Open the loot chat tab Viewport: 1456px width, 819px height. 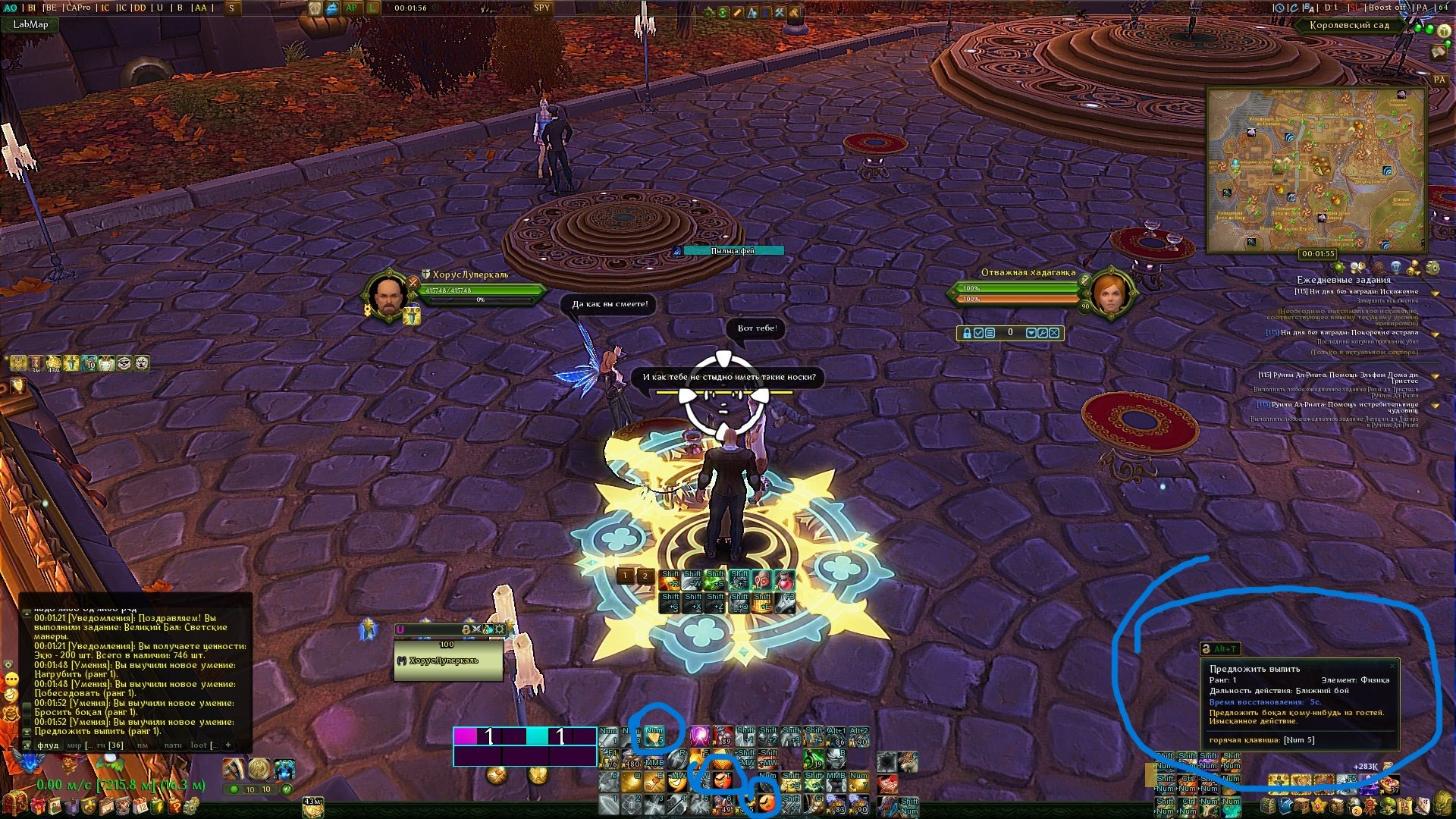pos(199,745)
